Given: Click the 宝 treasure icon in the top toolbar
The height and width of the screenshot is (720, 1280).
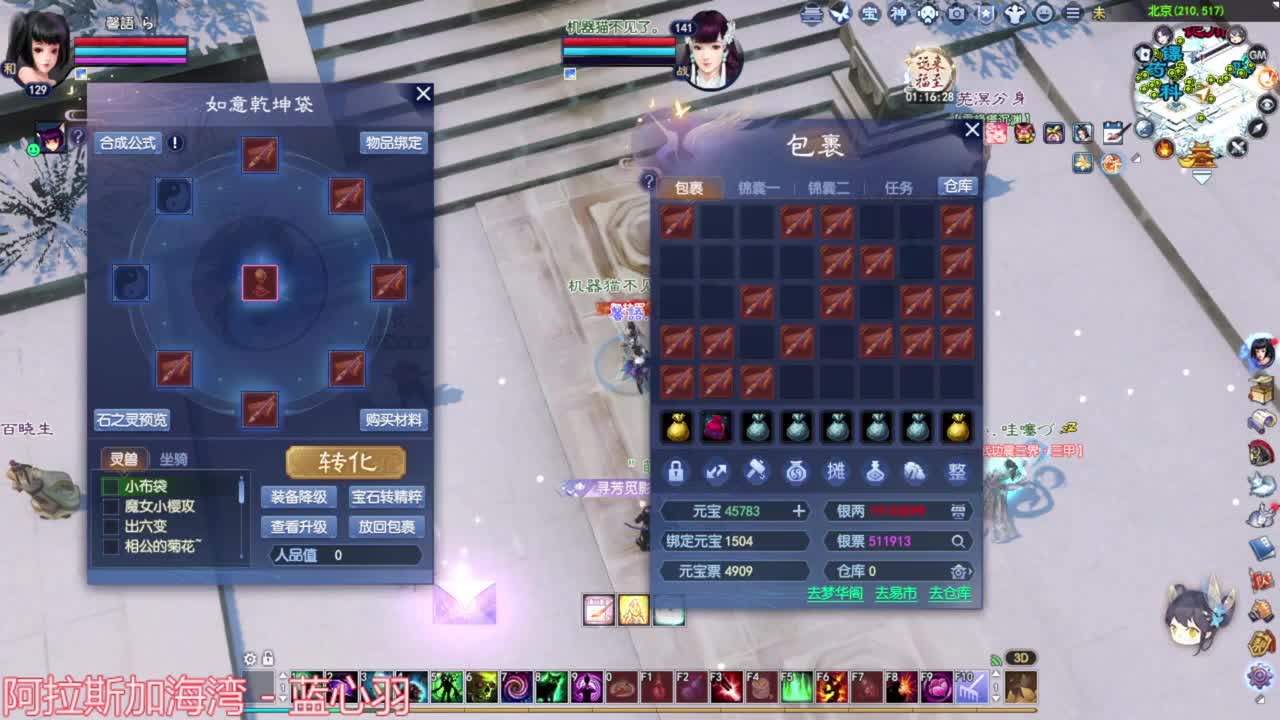Looking at the screenshot, I should click(x=871, y=12).
